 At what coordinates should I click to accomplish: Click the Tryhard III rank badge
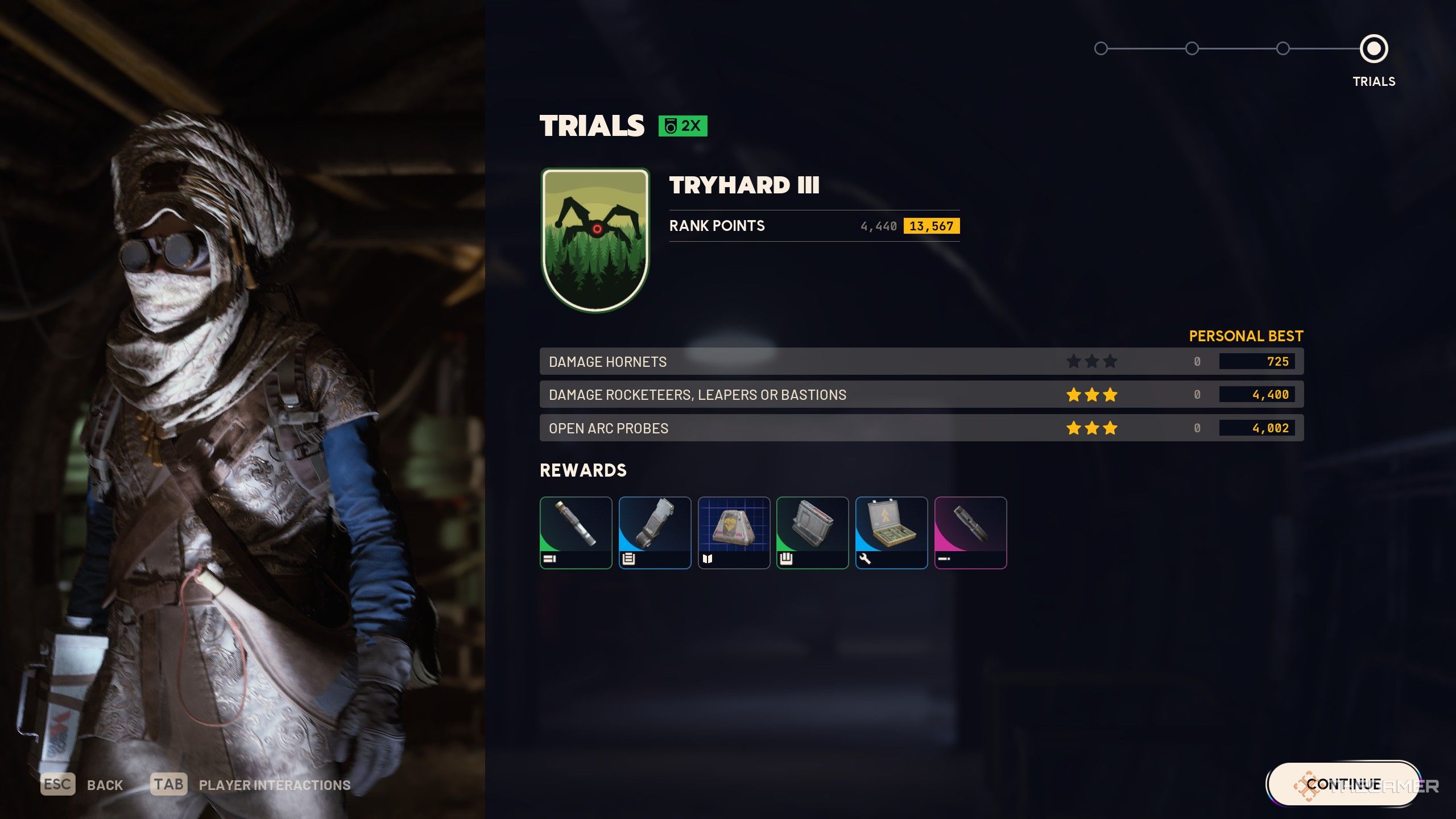(x=595, y=239)
